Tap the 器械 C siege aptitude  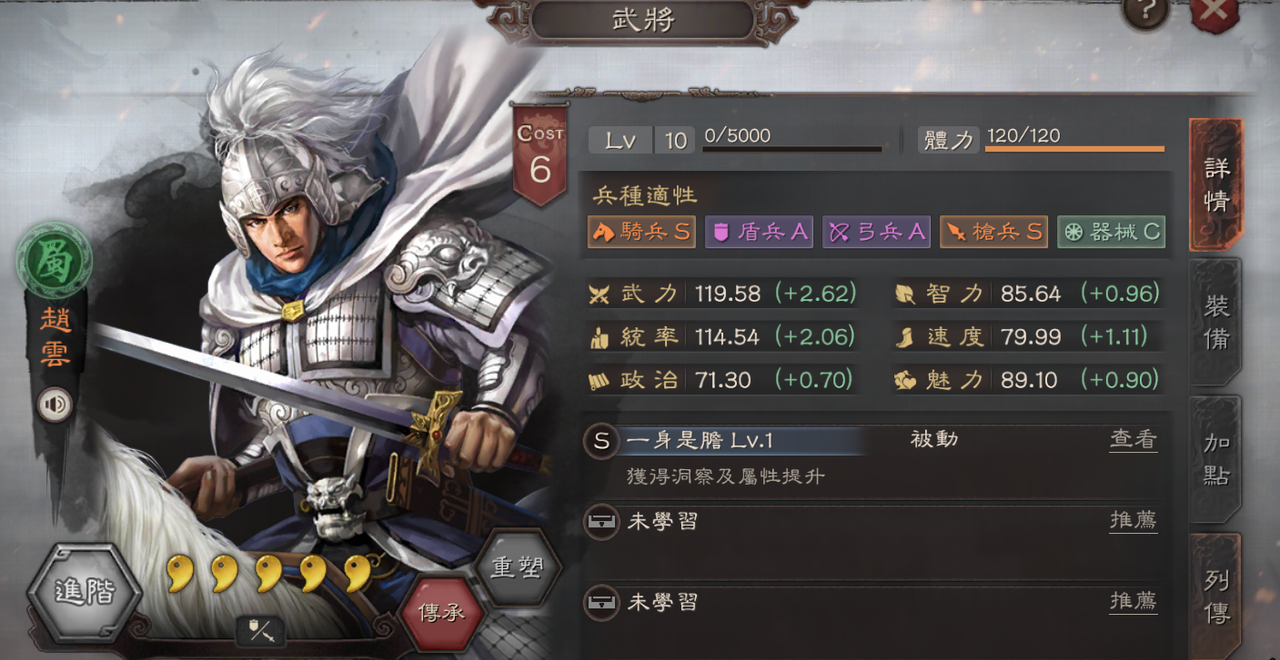(1111, 232)
